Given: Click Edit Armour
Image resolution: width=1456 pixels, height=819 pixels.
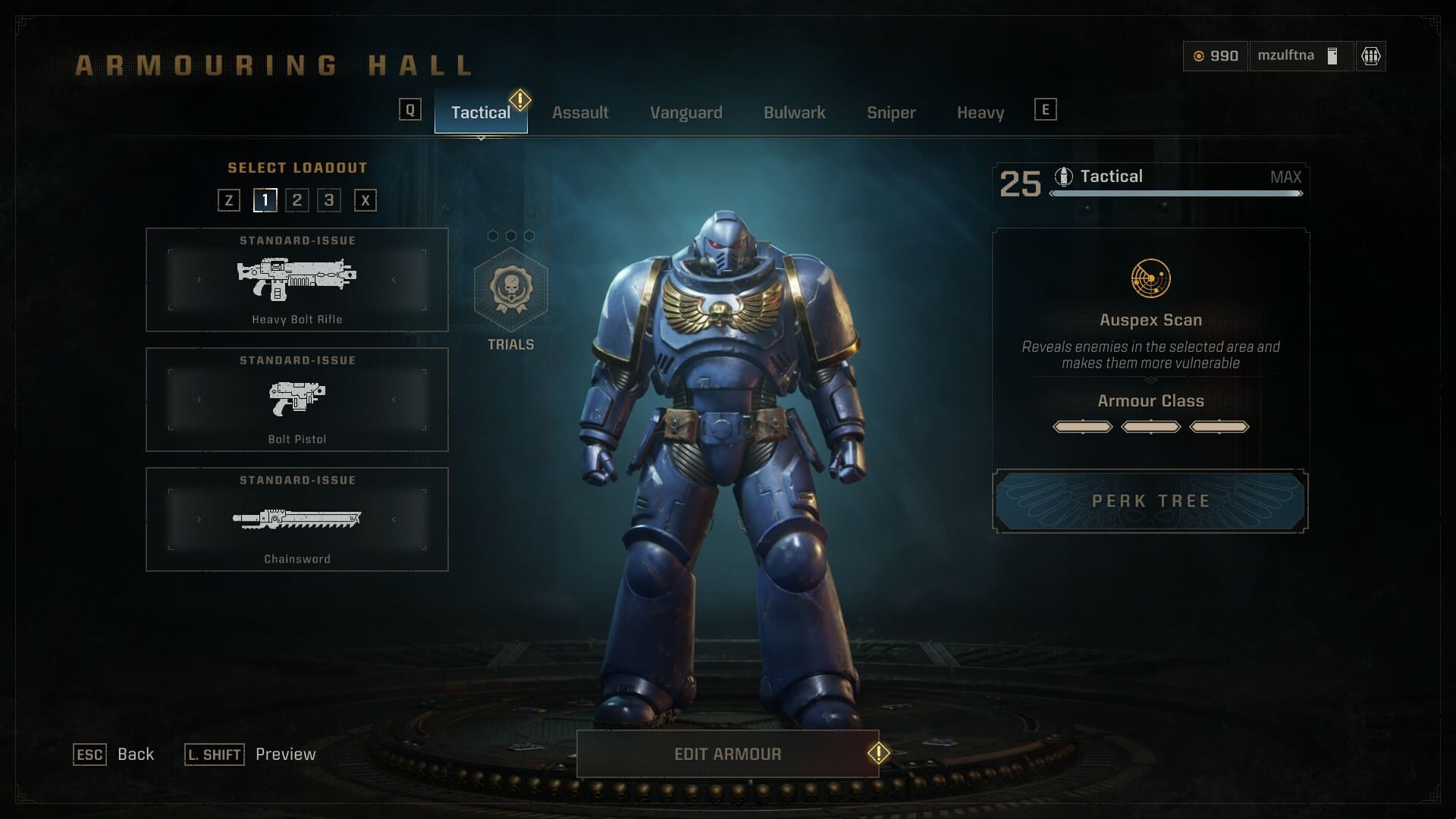Looking at the screenshot, I should coord(727,754).
